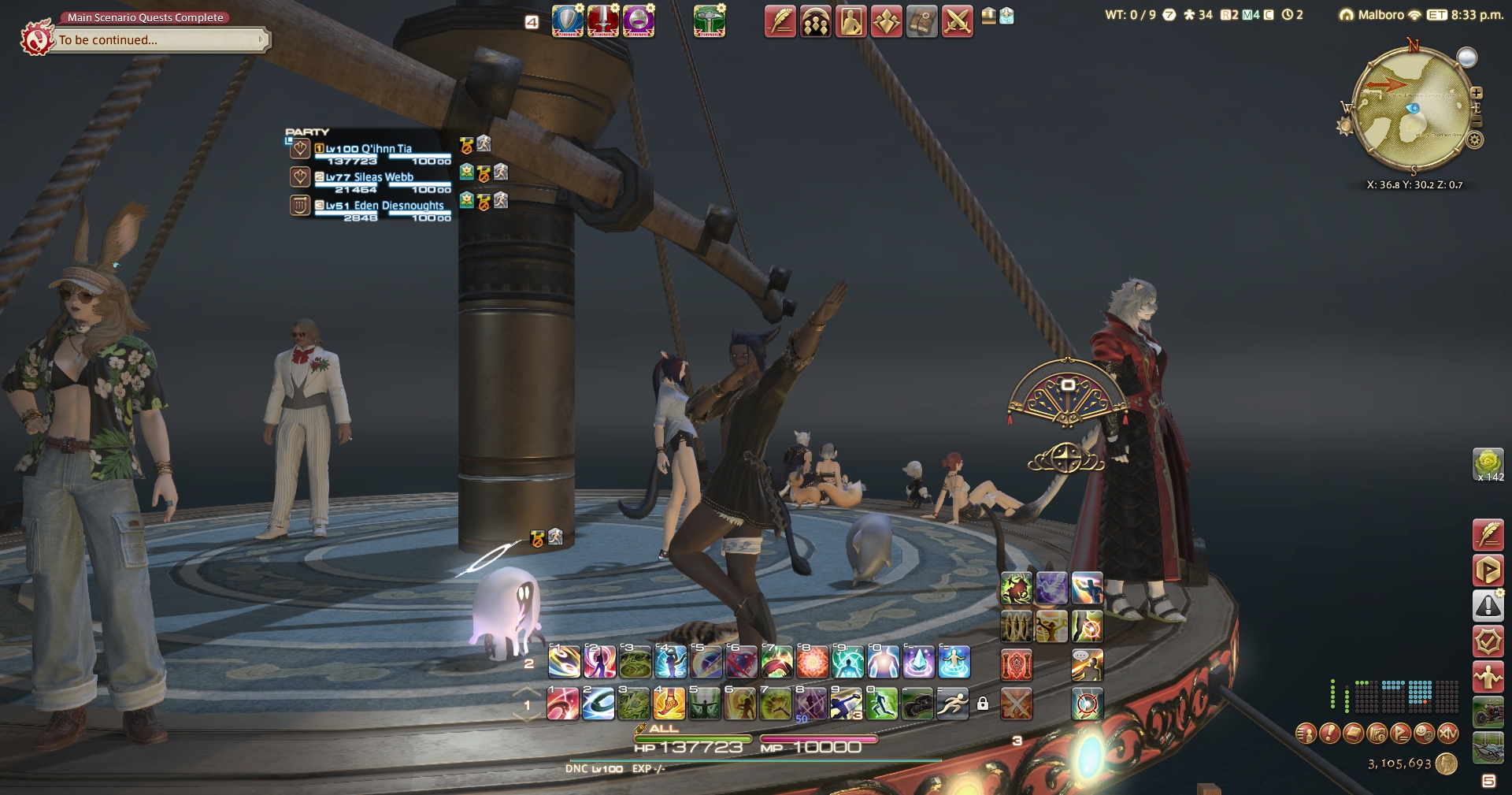The image size is (1512, 795).
Task: Click the red sword gear set icon
Action: pos(602,21)
